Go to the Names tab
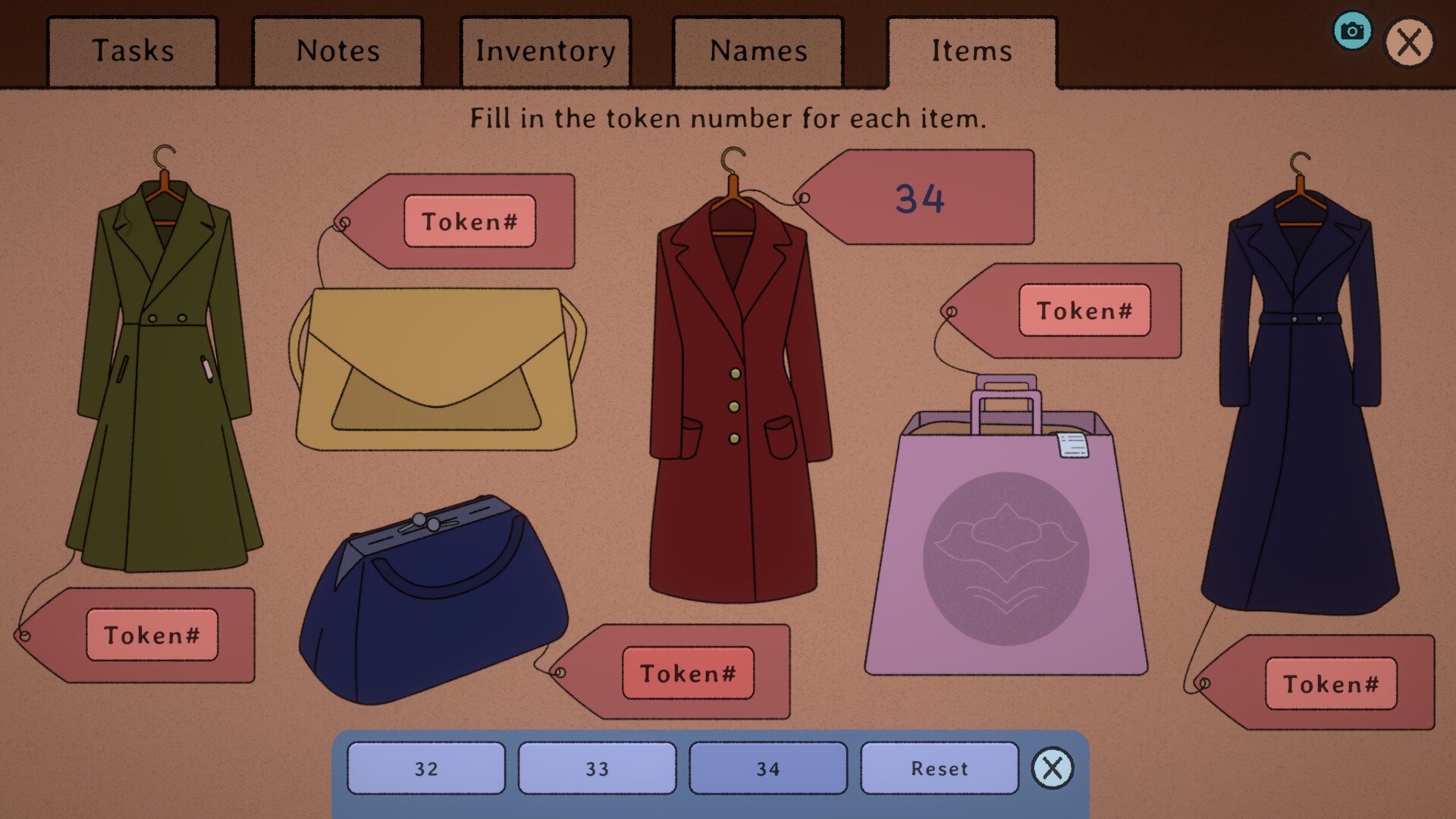Image resolution: width=1456 pixels, height=819 pixels. pyautogui.click(x=758, y=52)
